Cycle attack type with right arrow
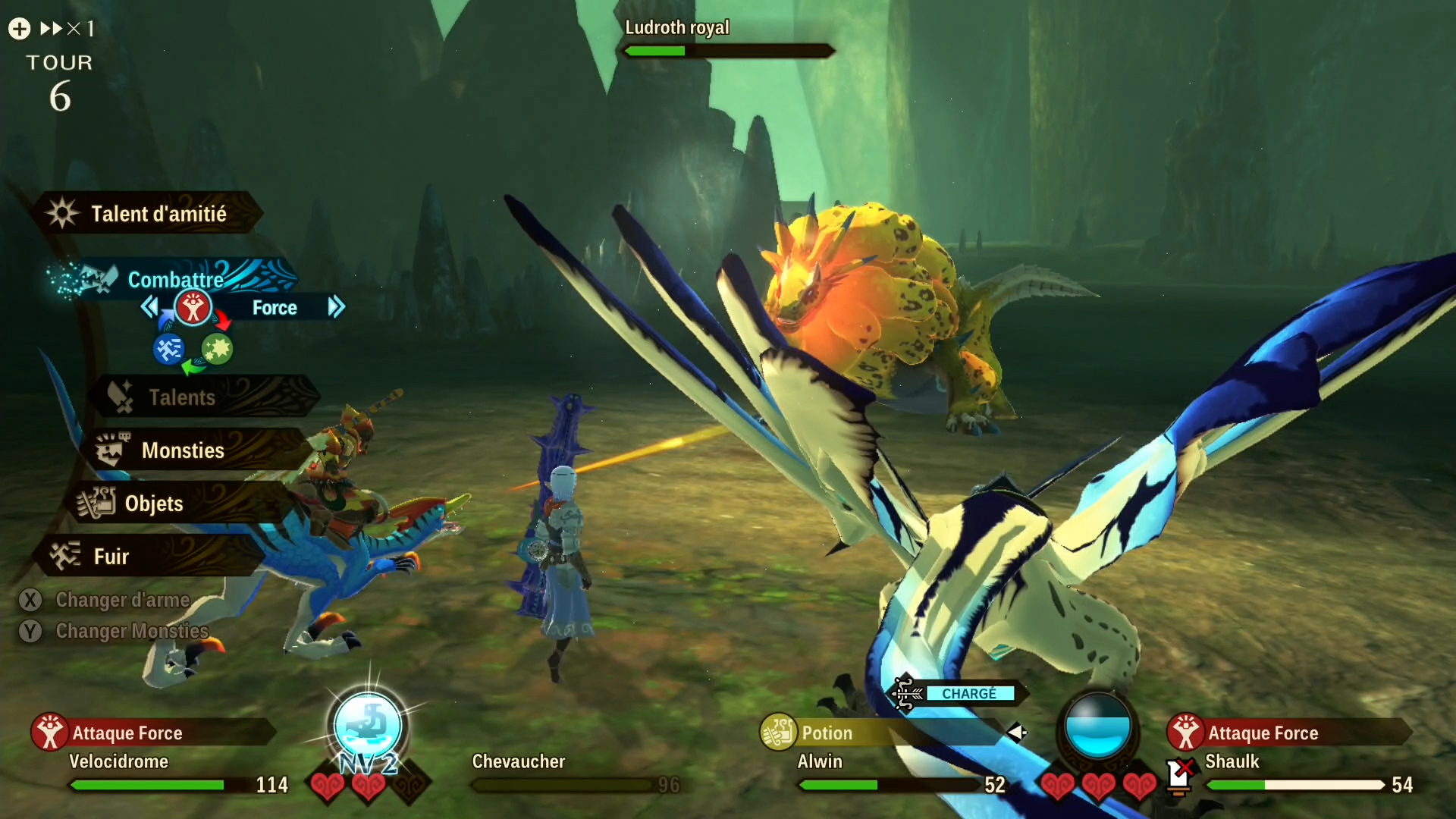The image size is (1456, 819). (336, 307)
